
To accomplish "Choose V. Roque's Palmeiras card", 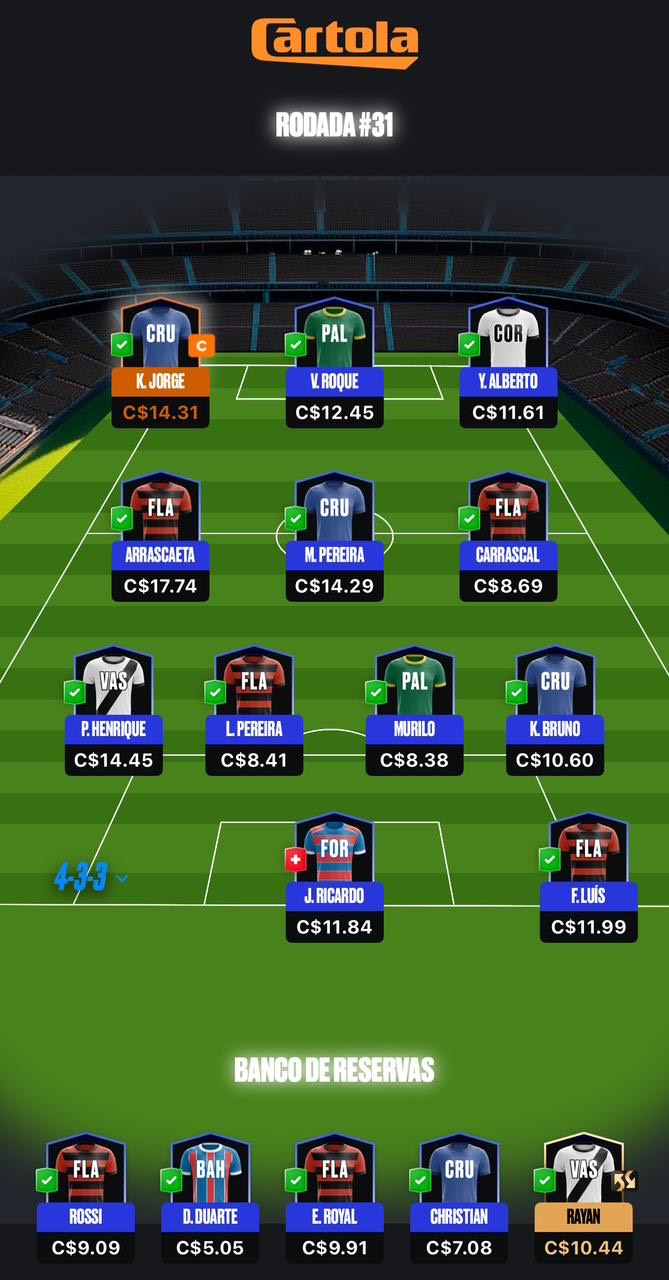I will (334, 362).
